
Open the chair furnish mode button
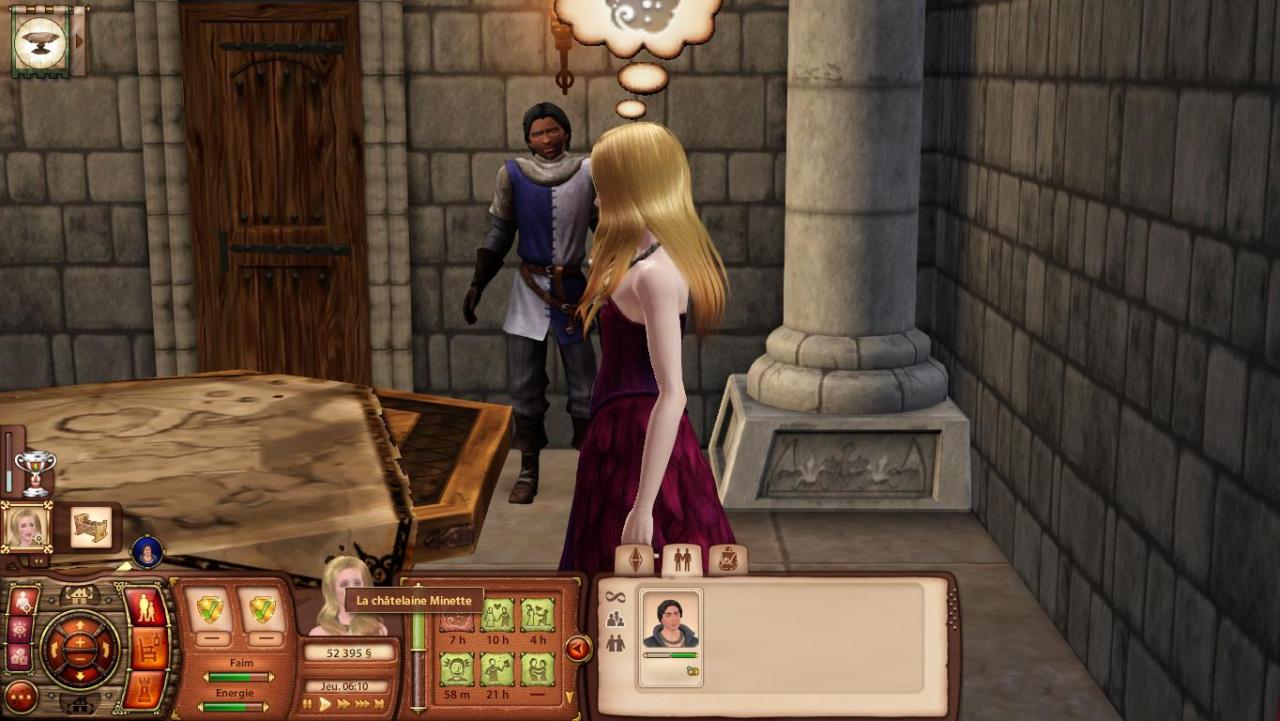(148, 648)
